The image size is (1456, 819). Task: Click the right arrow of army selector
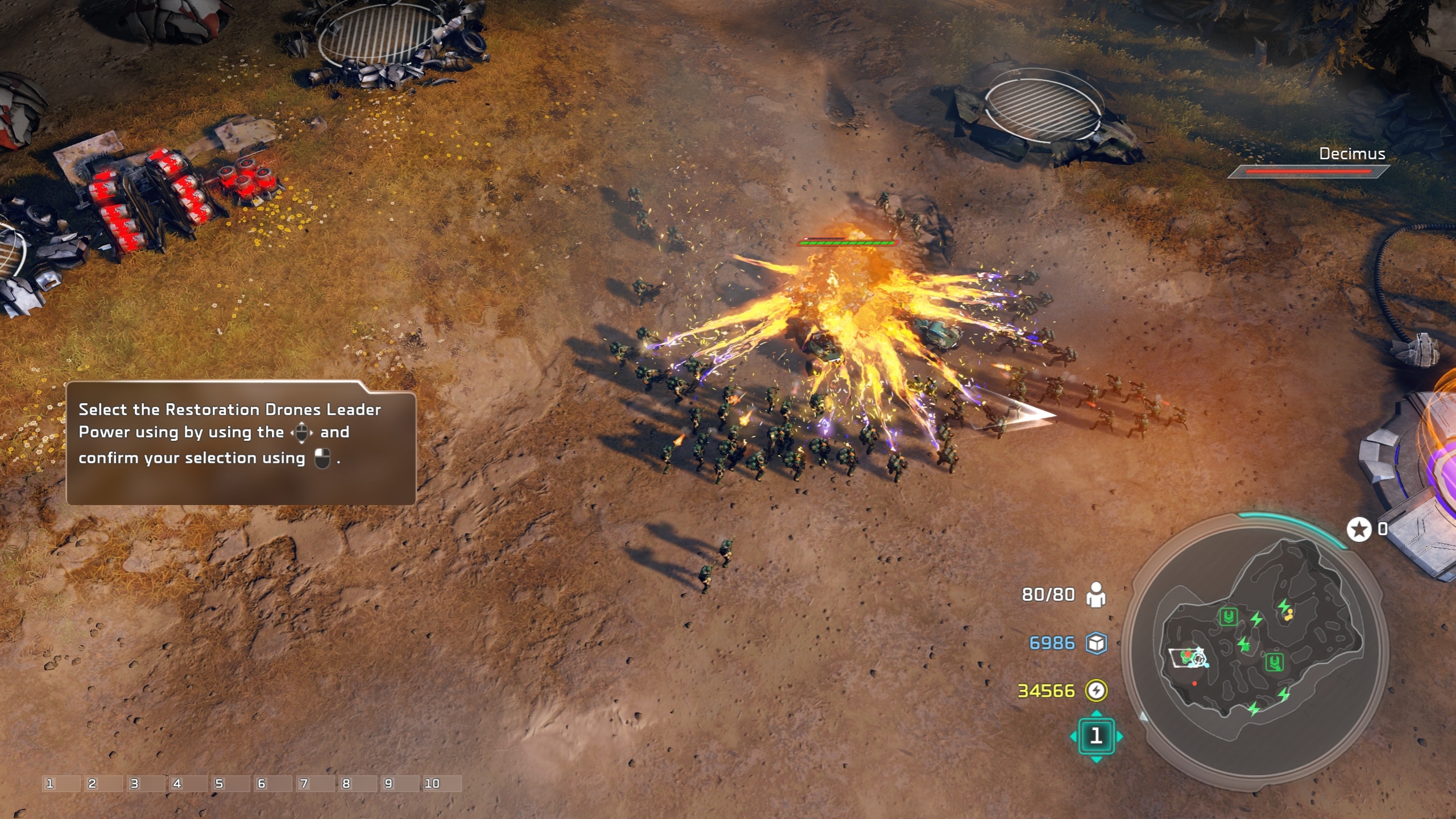[x=1119, y=737]
